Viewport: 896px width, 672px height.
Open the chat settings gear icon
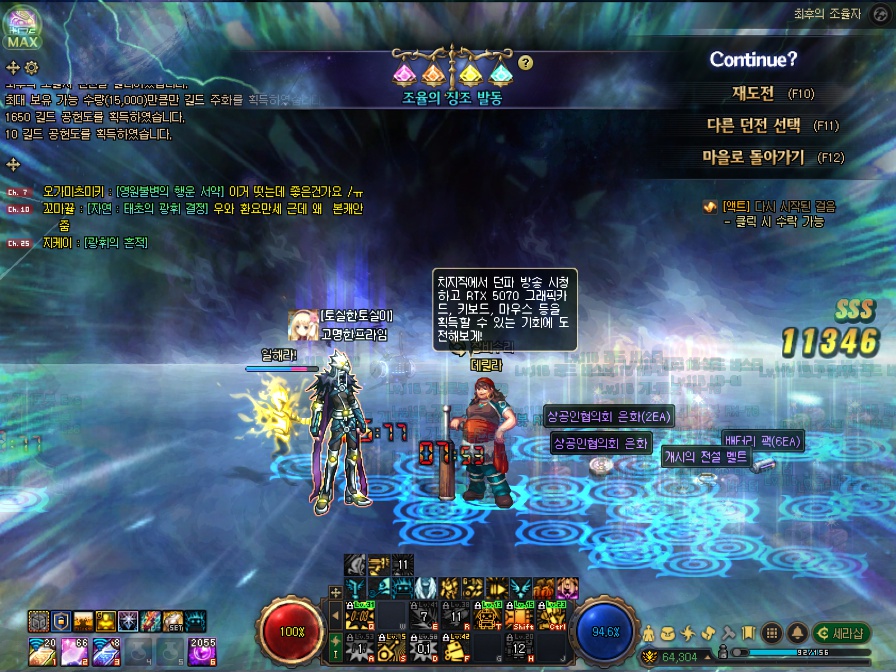32,67
